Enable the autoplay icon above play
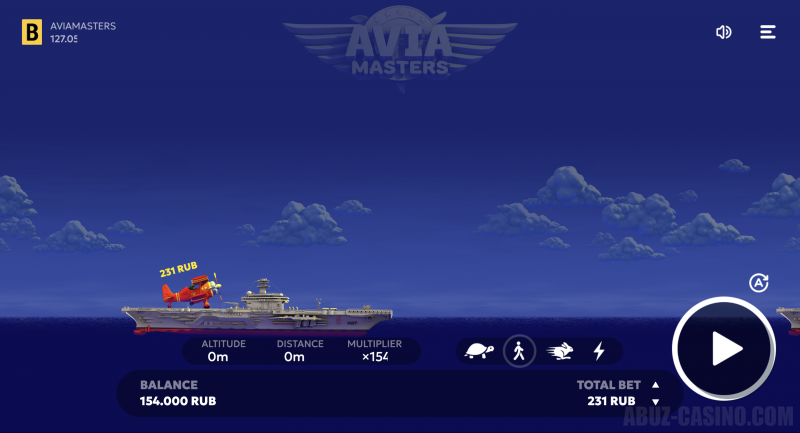Image resolution: width=800 pixels, height=433 pixels. point(758,283)
